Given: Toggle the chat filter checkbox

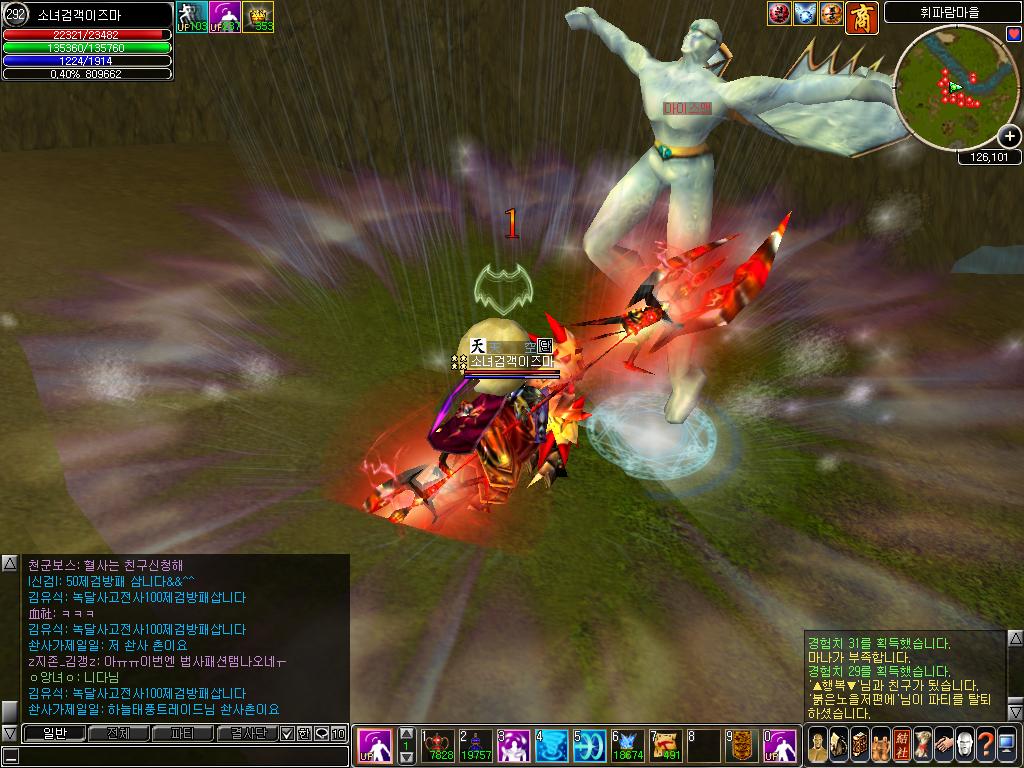Looking at the screenshot, I should click(288, 733).
